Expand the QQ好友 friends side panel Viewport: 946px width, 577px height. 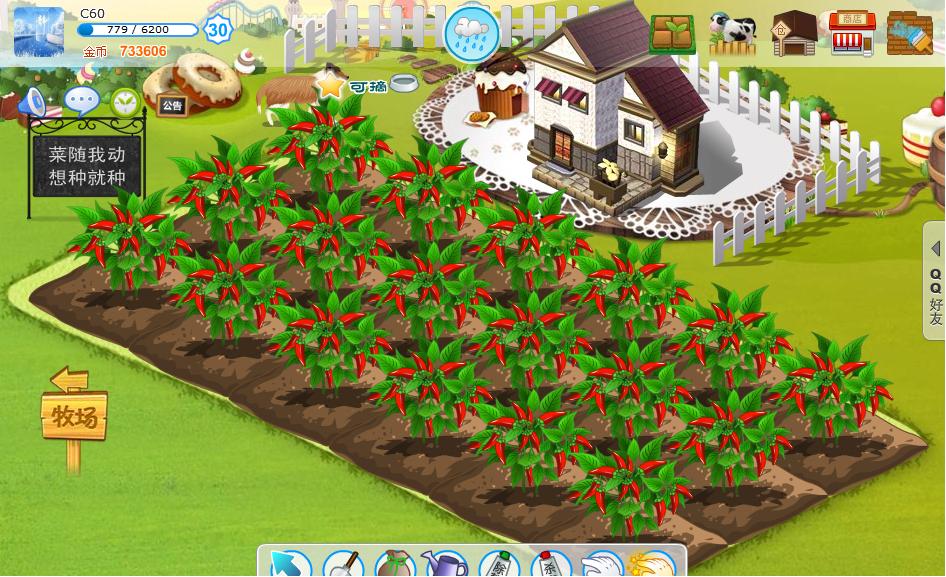[935, 280]
